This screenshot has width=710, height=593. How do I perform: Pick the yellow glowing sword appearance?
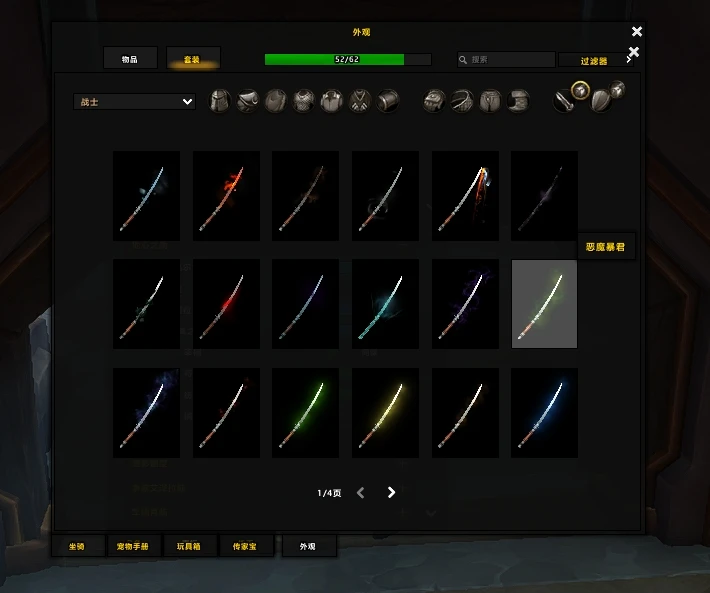point(385,412)
